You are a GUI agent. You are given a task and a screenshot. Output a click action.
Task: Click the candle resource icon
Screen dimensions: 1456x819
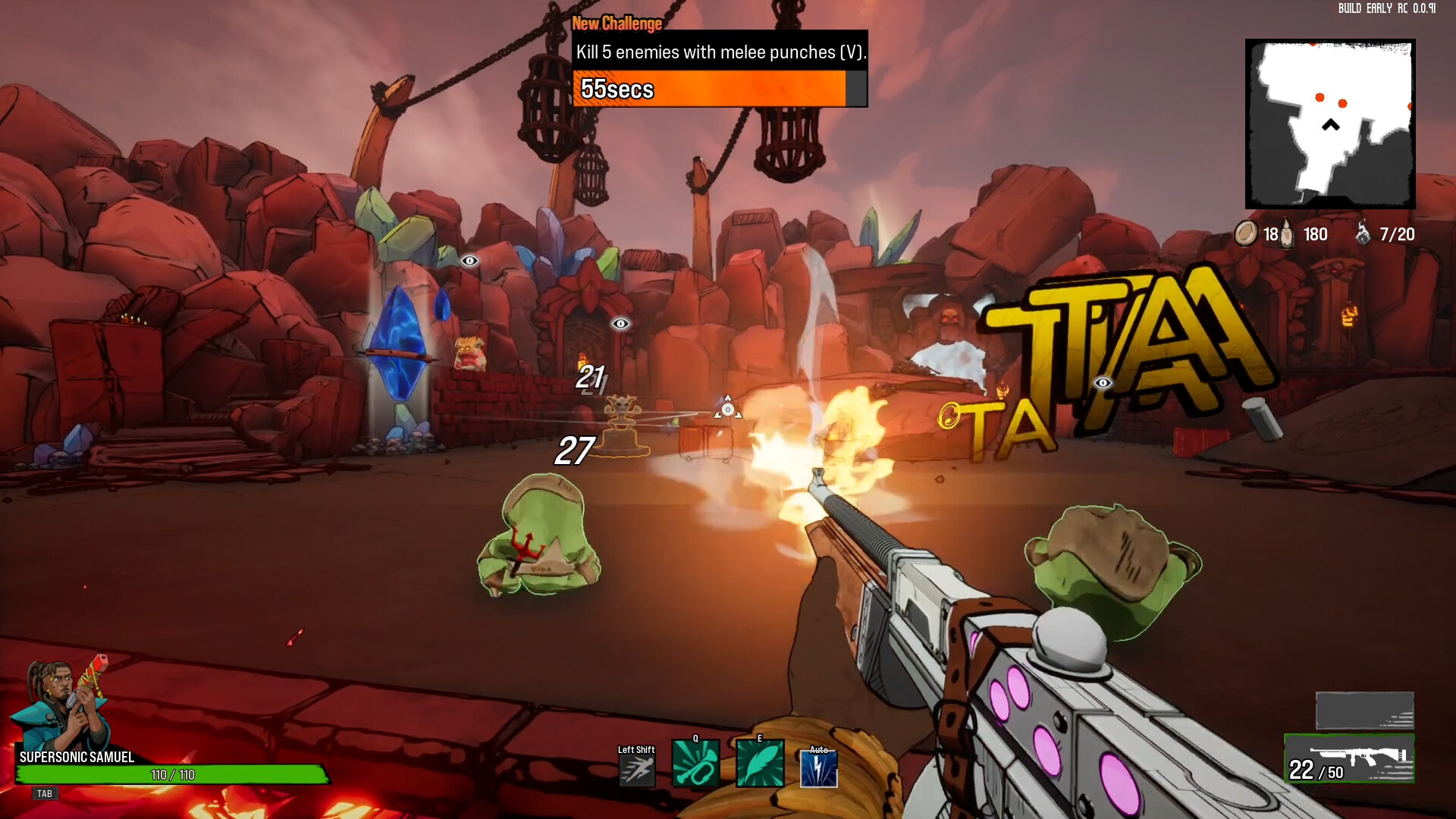[x=1287, y=234]
